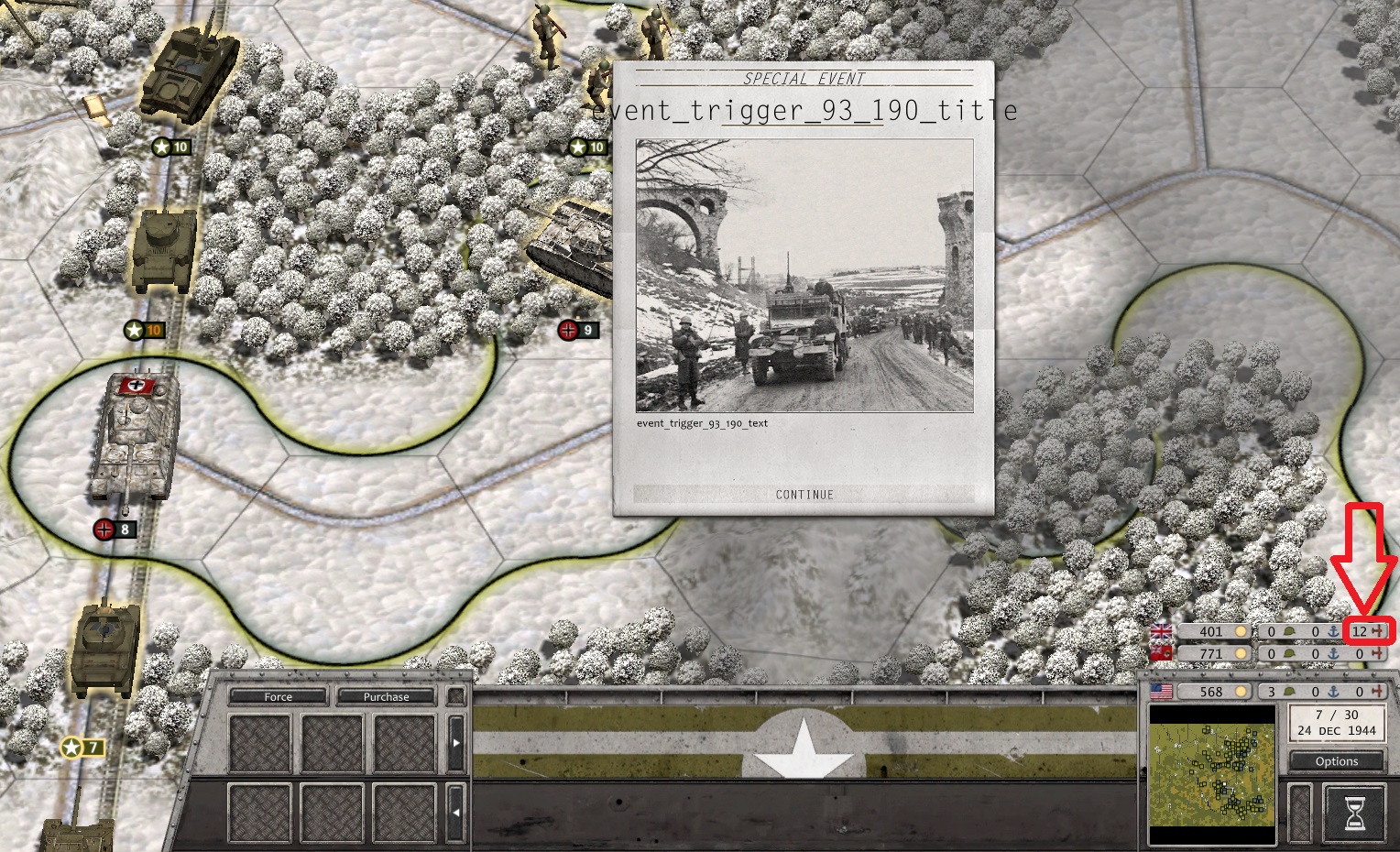1400x852 pixels.
Task: Expand the right arrow beside the unit slots
Action: pyautogui.click(x=456, y=742)
